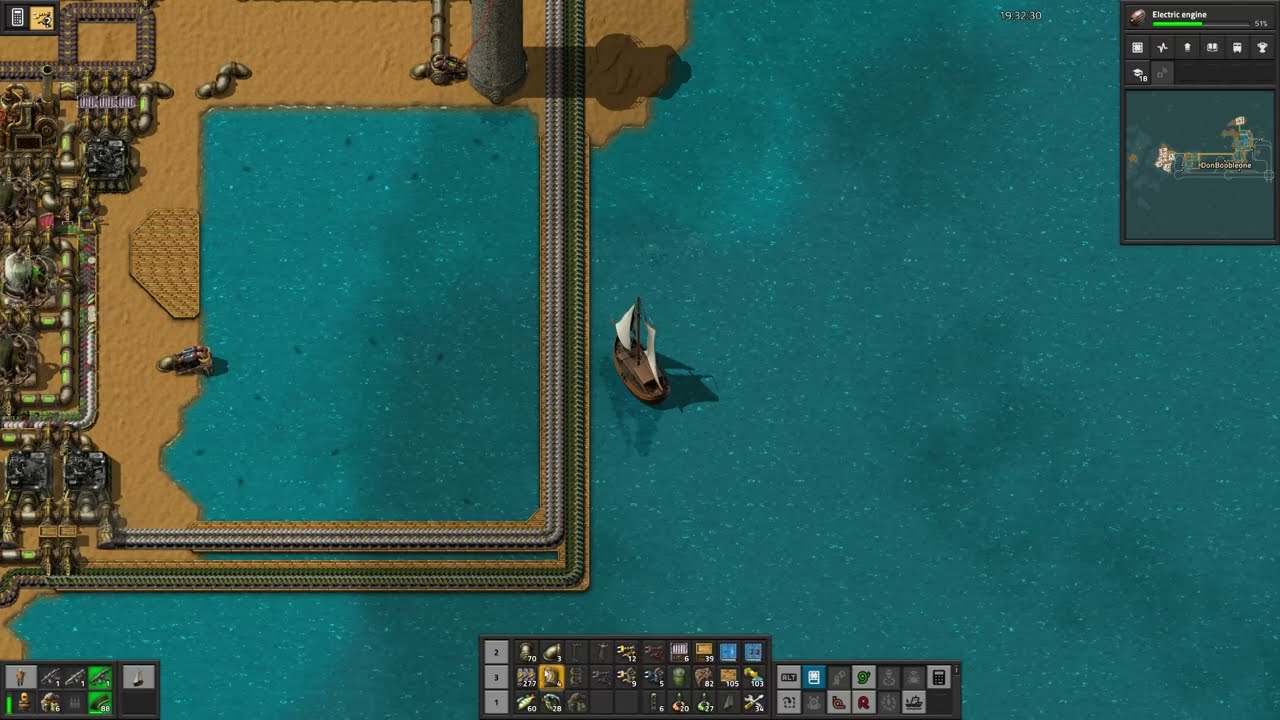Open the tips graduation cap button

1141,74
